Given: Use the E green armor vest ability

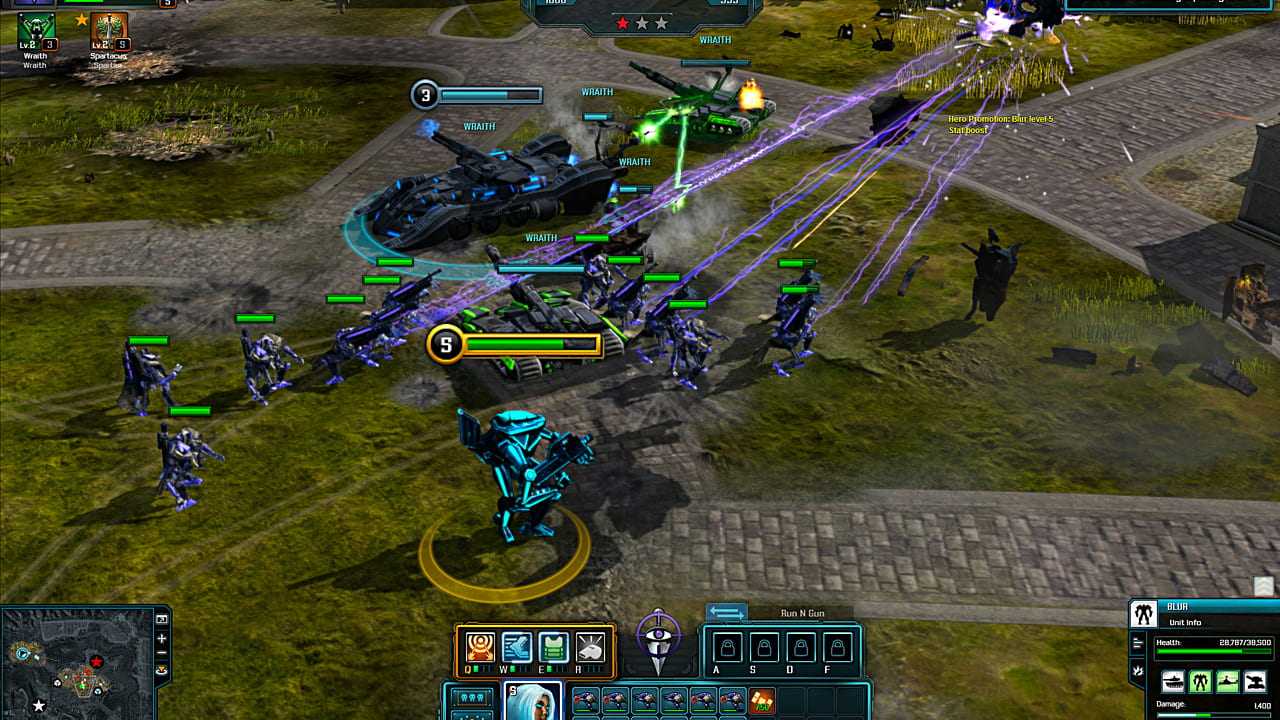Looking at the screenshot, I should [x=554, y=647].
